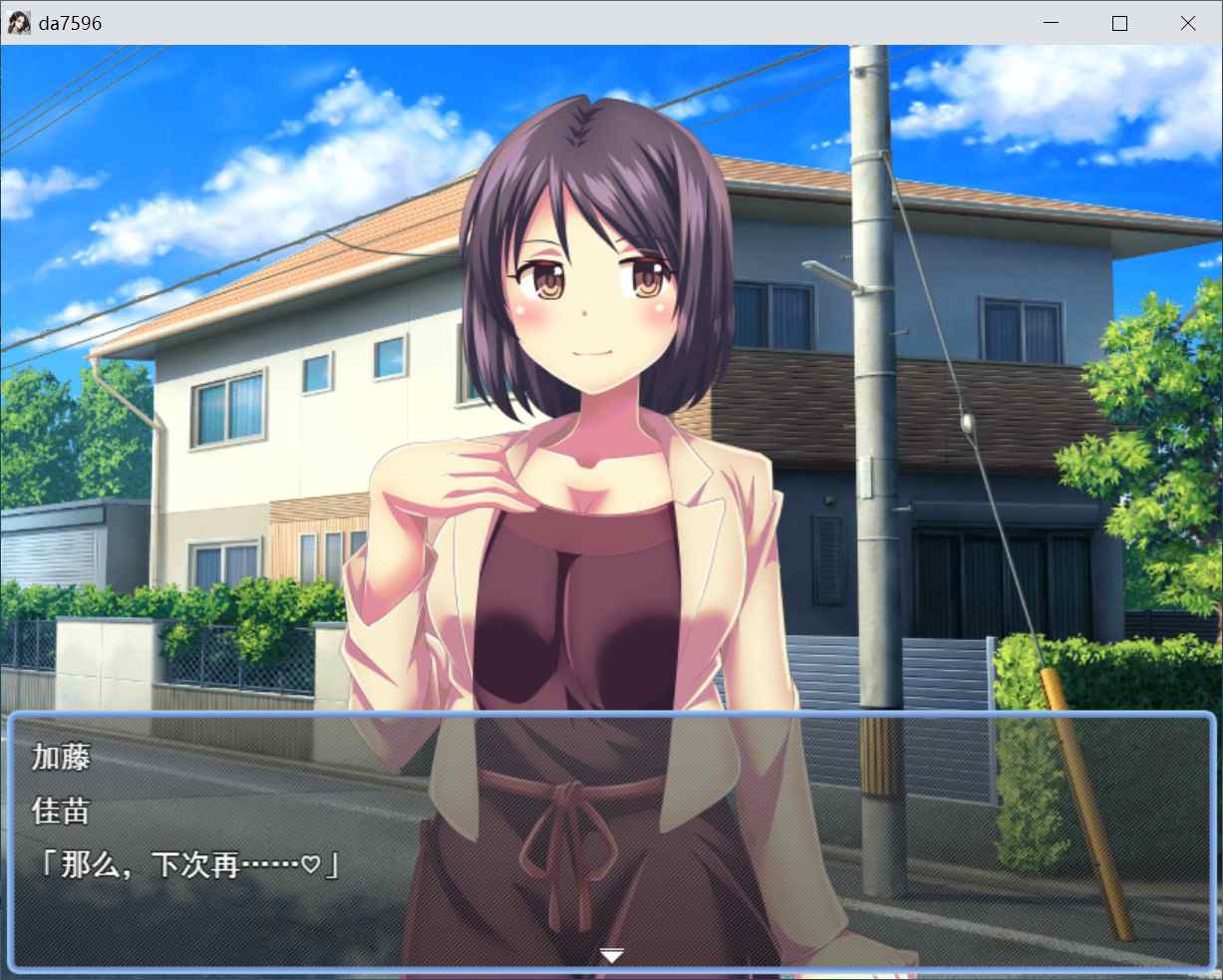This screenshot has height=980, width=1223.
Task: Click the dialogue message box to continue
Action: (x=611, y=839)
